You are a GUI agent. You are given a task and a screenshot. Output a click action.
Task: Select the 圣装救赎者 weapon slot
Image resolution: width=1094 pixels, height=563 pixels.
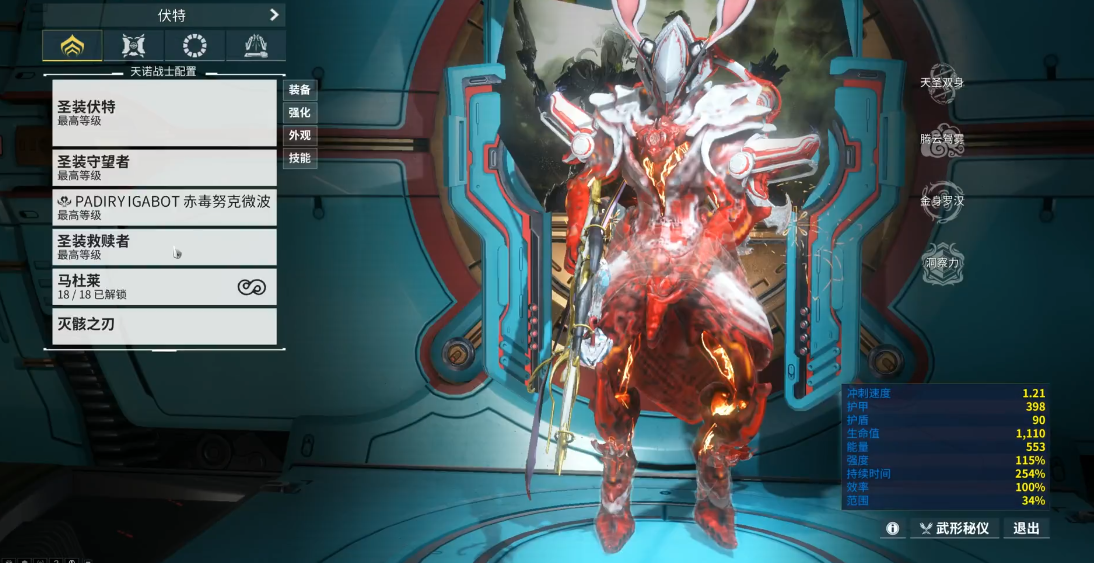click(x=164, y=247)
